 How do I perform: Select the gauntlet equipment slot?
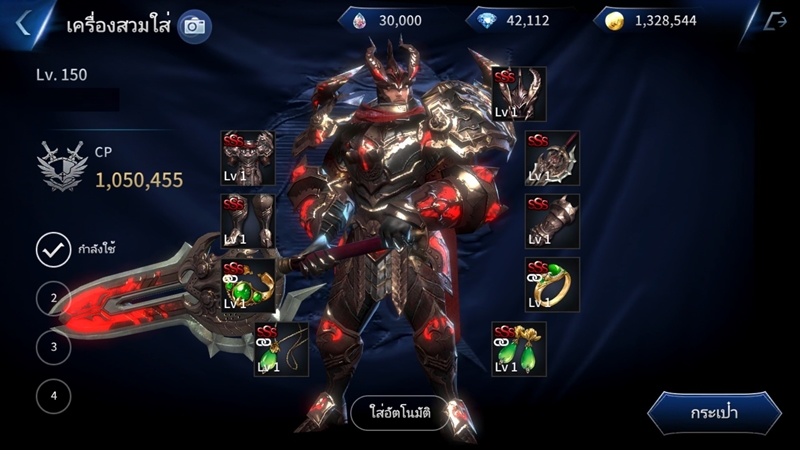click(552, 221)
